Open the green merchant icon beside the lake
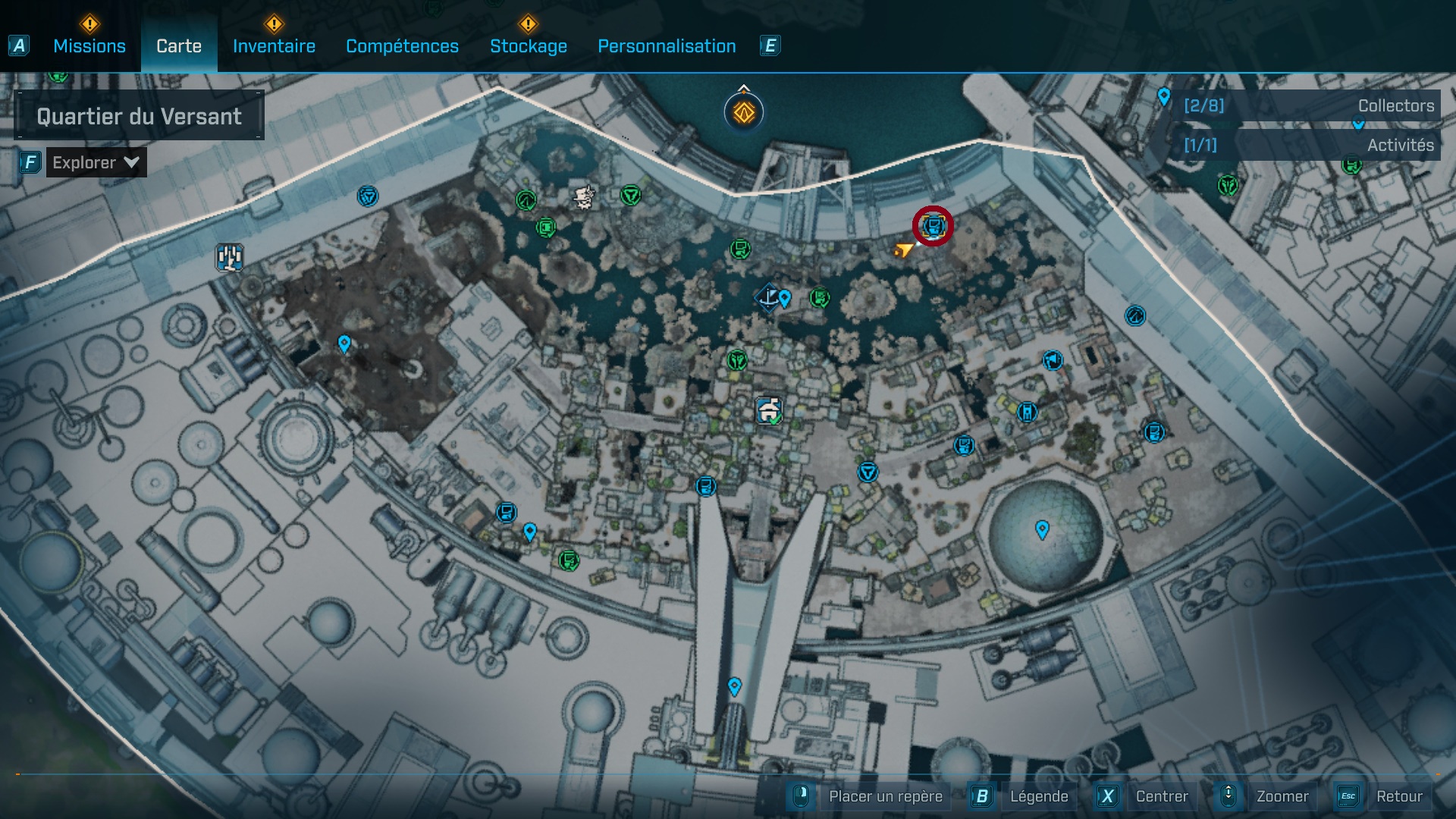 (x=820, y=297)
